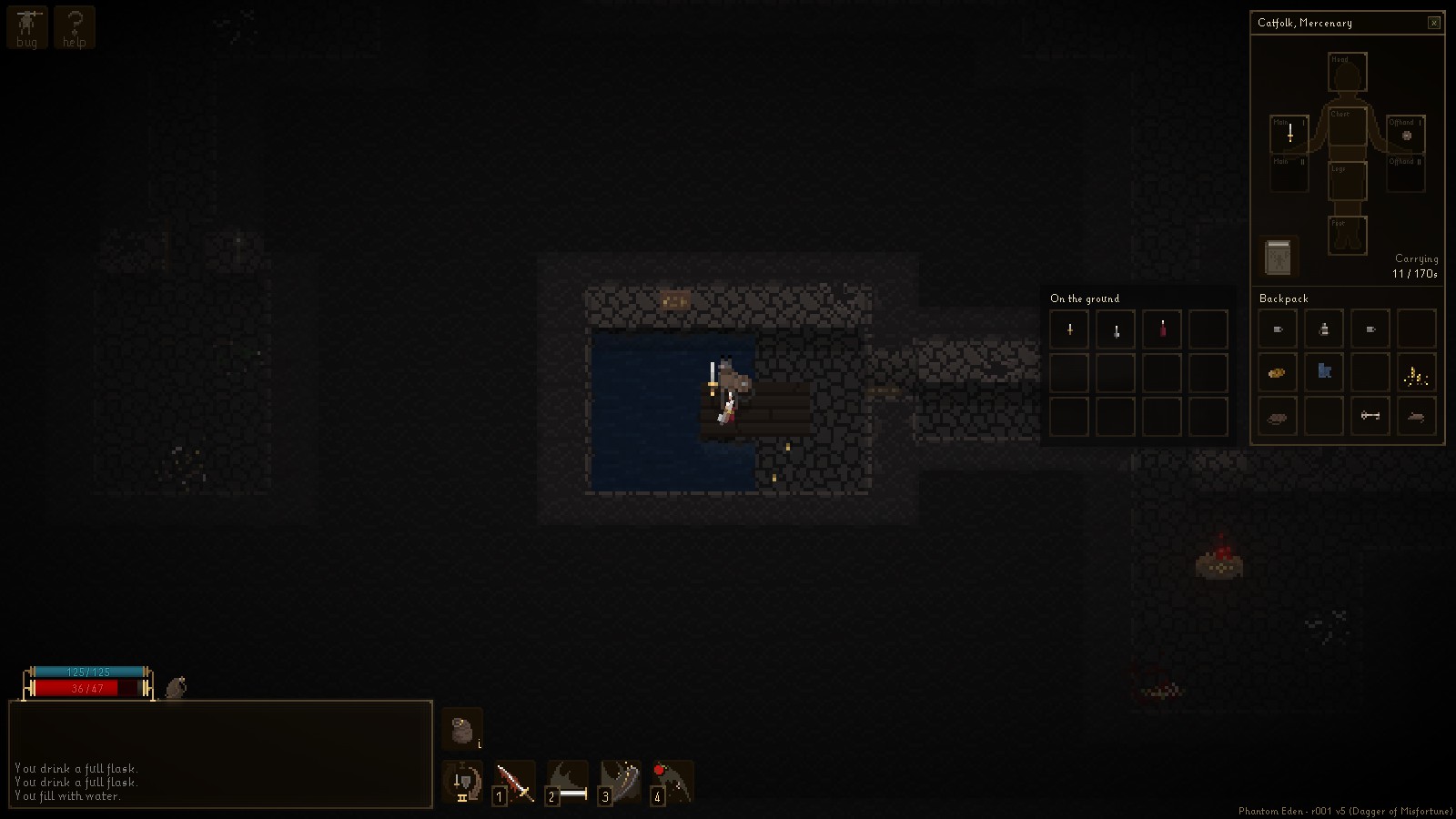This screenshot has height=819, width=1456.
Task: Select the Offhand I shield equipment slot
Action: click(1406, 135)
